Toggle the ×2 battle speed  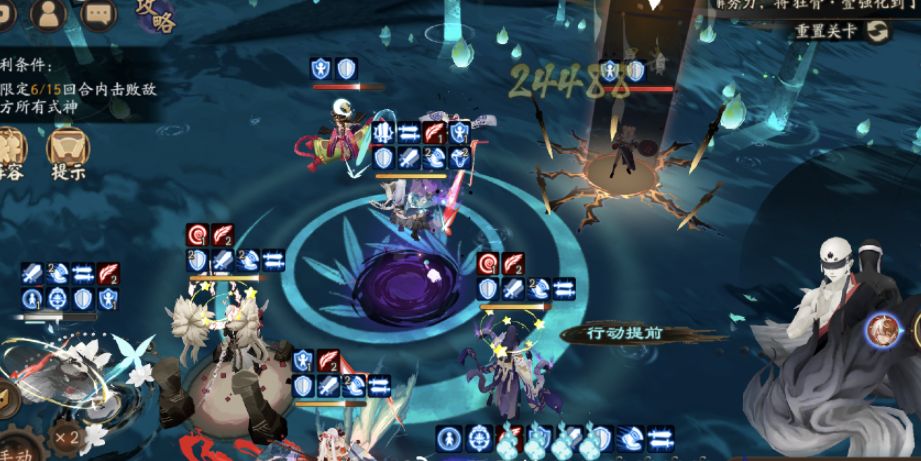point(67,436)
